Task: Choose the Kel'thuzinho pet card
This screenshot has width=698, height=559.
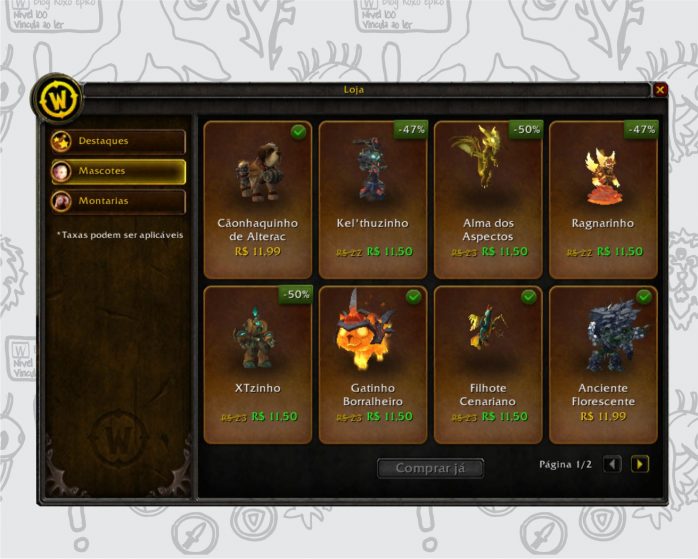Action: point(373,199)
